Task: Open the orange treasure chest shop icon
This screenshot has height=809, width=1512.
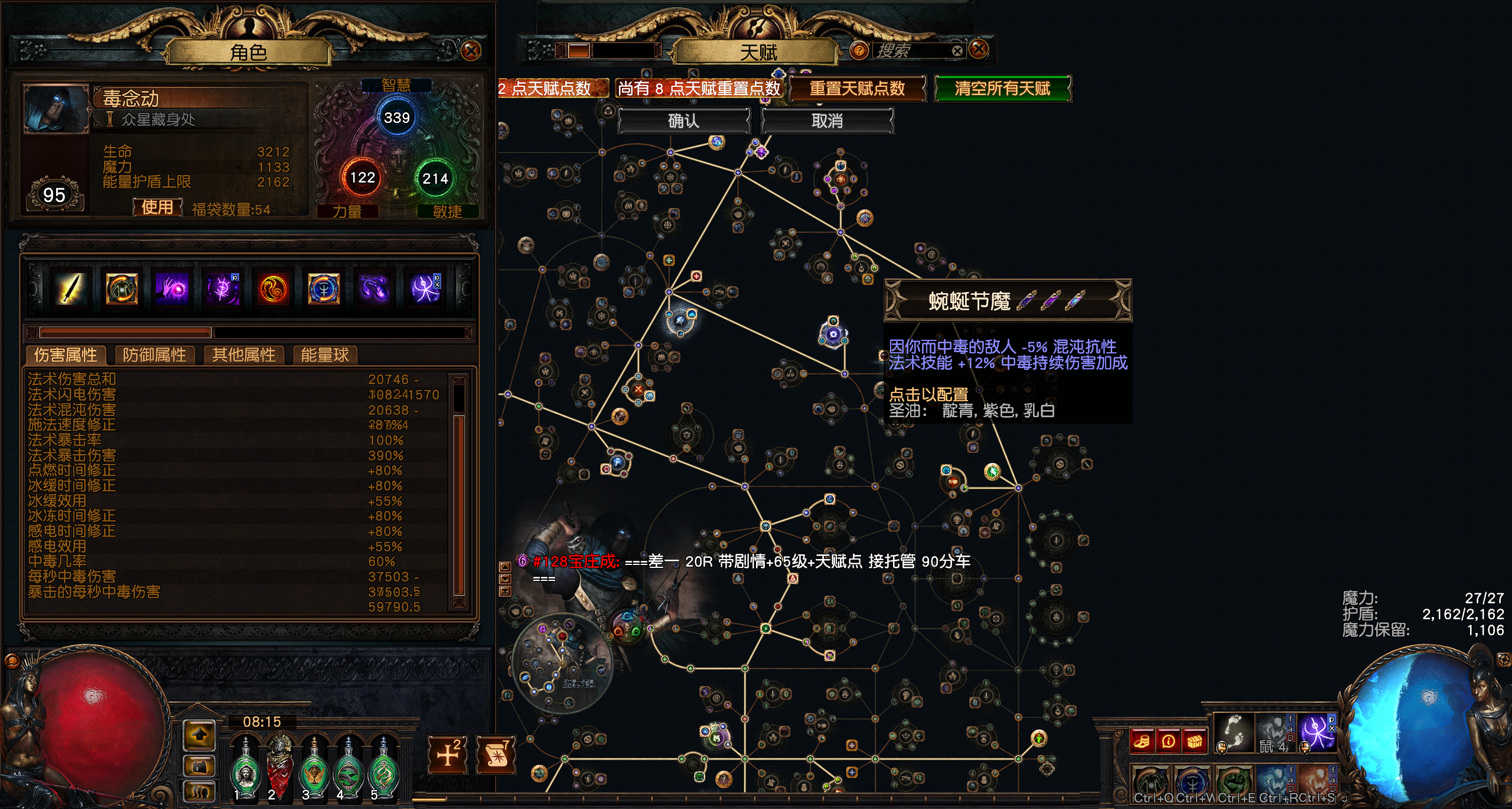Action: [1194, 742]
